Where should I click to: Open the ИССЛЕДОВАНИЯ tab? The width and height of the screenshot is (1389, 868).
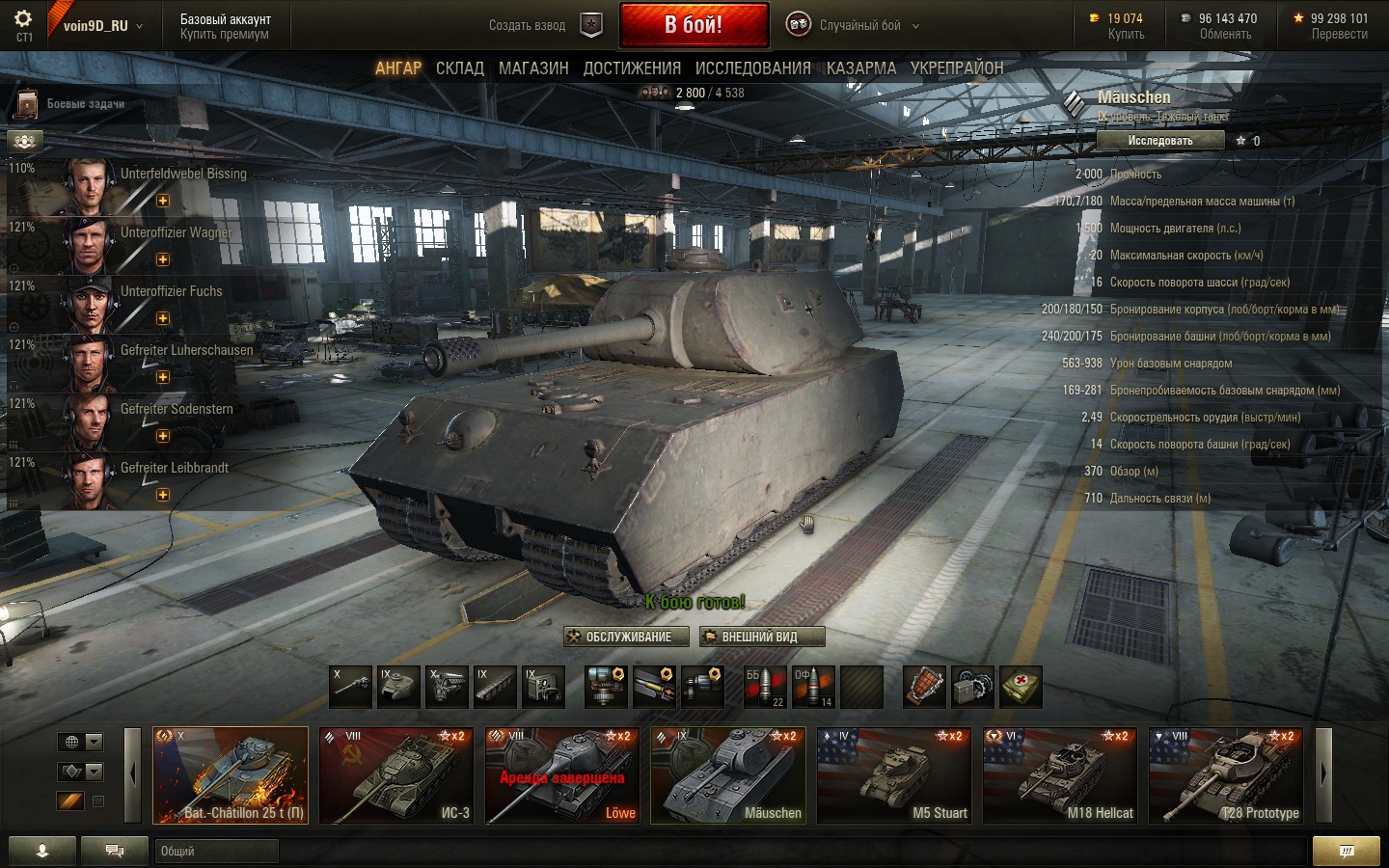(x=752, y=68)
